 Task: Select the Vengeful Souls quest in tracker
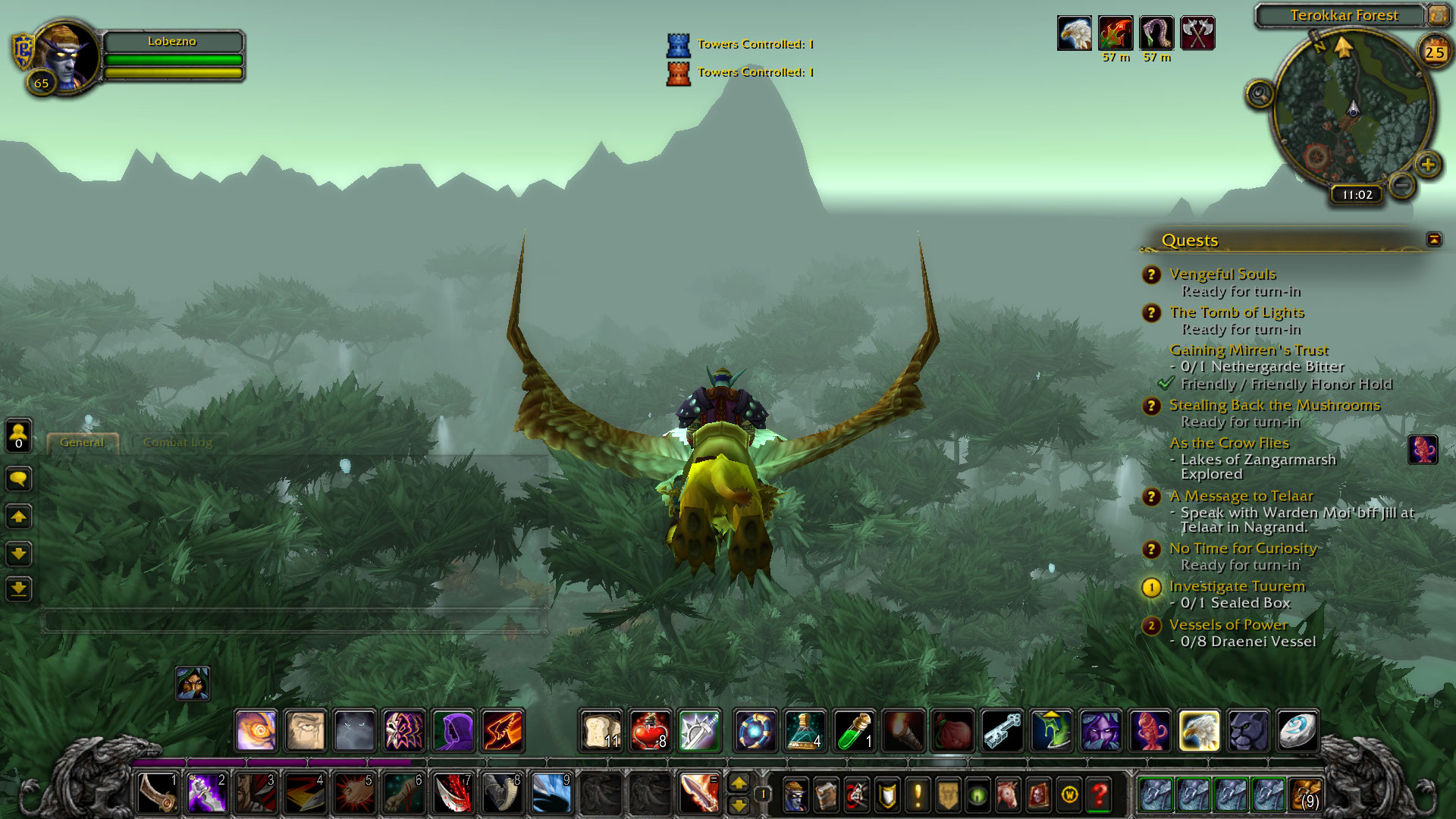(1222, 275)
